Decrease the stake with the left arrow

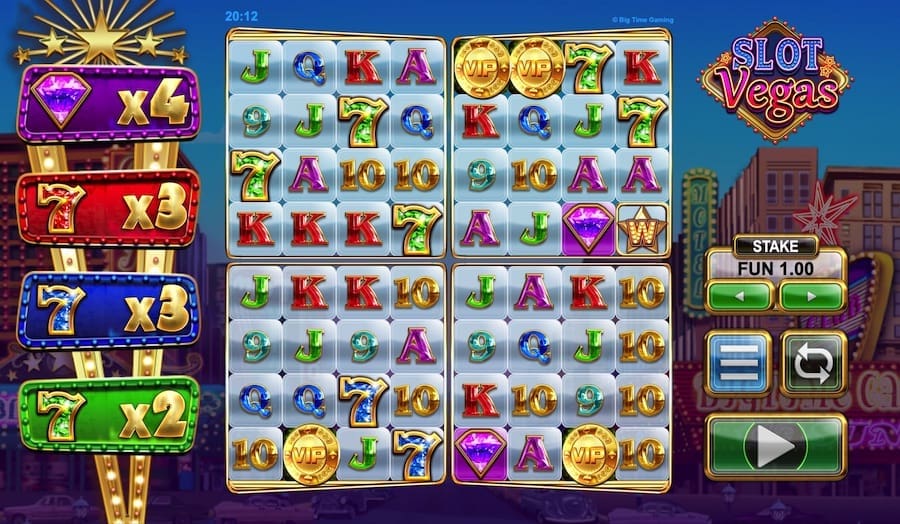click(739, 297)
